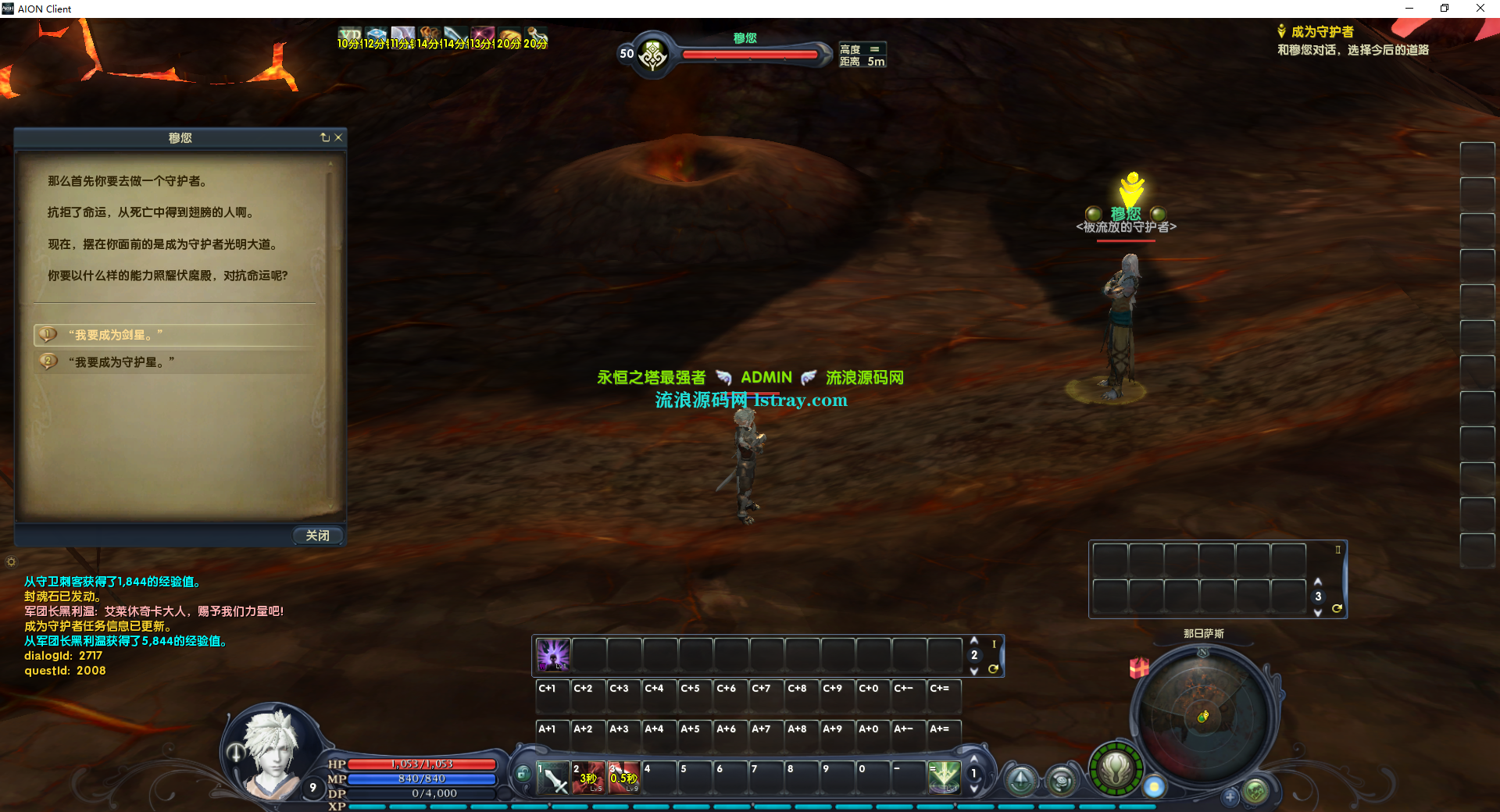
Task: Click the green map button under the minimap
Action: 1255,792
